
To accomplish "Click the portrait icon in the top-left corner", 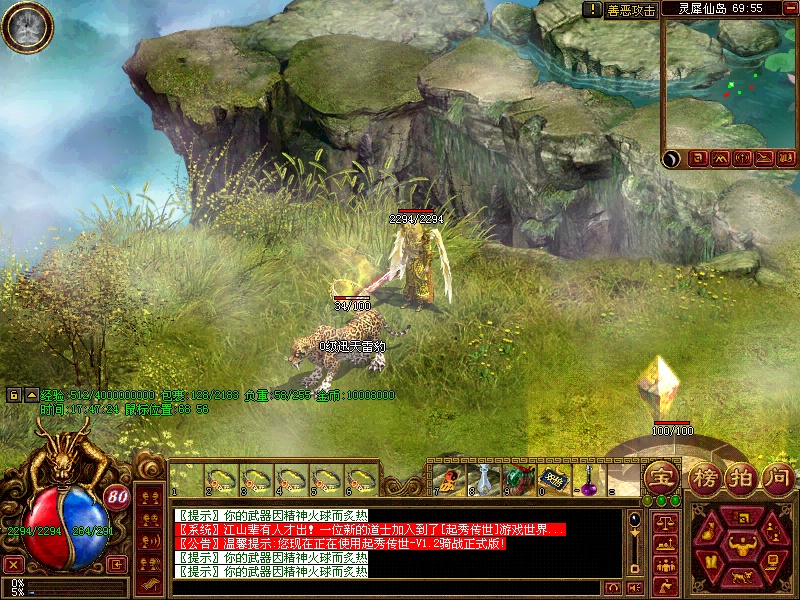I will pyautogui.click(x=28, y=27).
